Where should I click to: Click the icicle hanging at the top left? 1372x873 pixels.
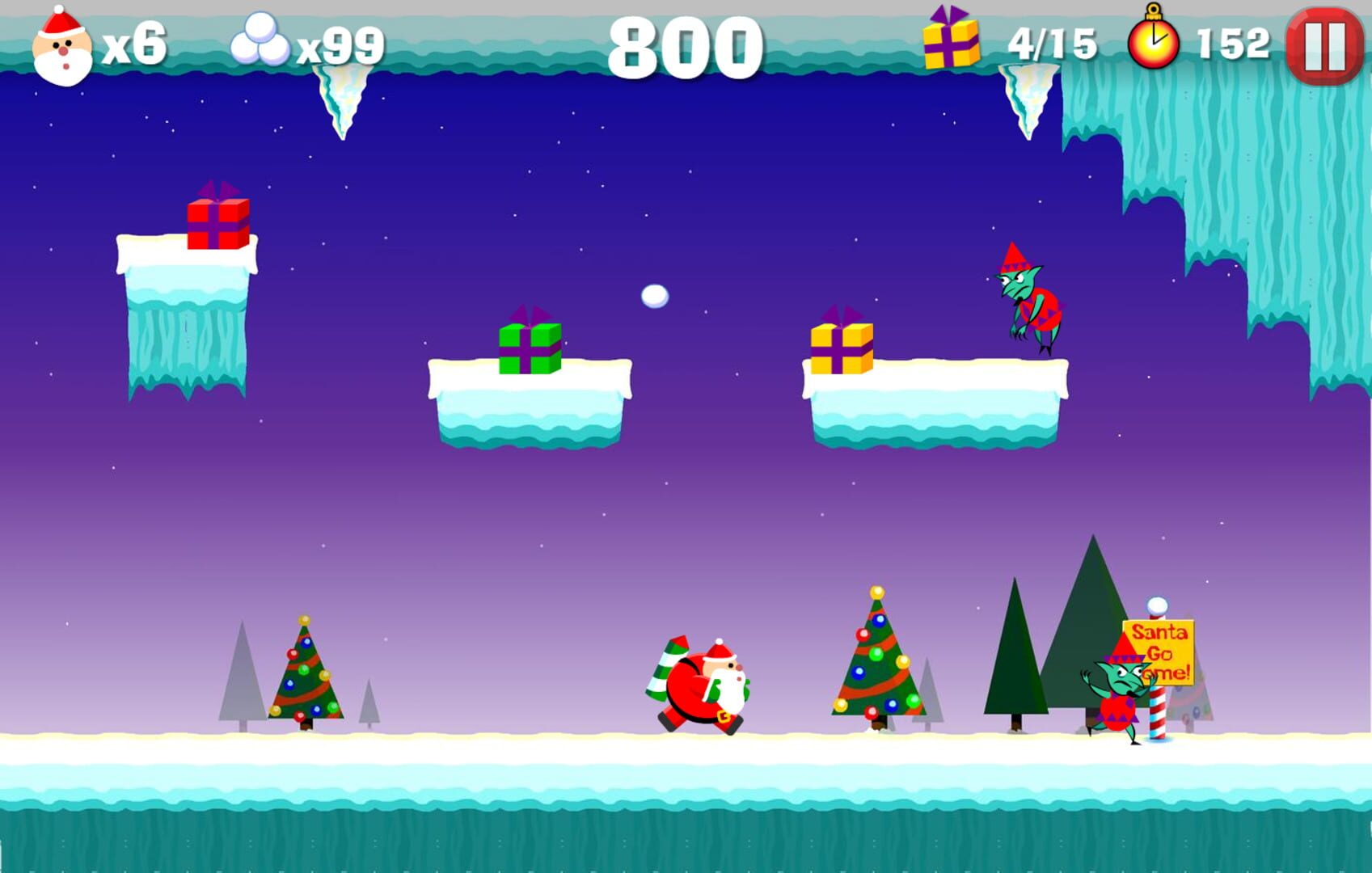click(343, 101)
